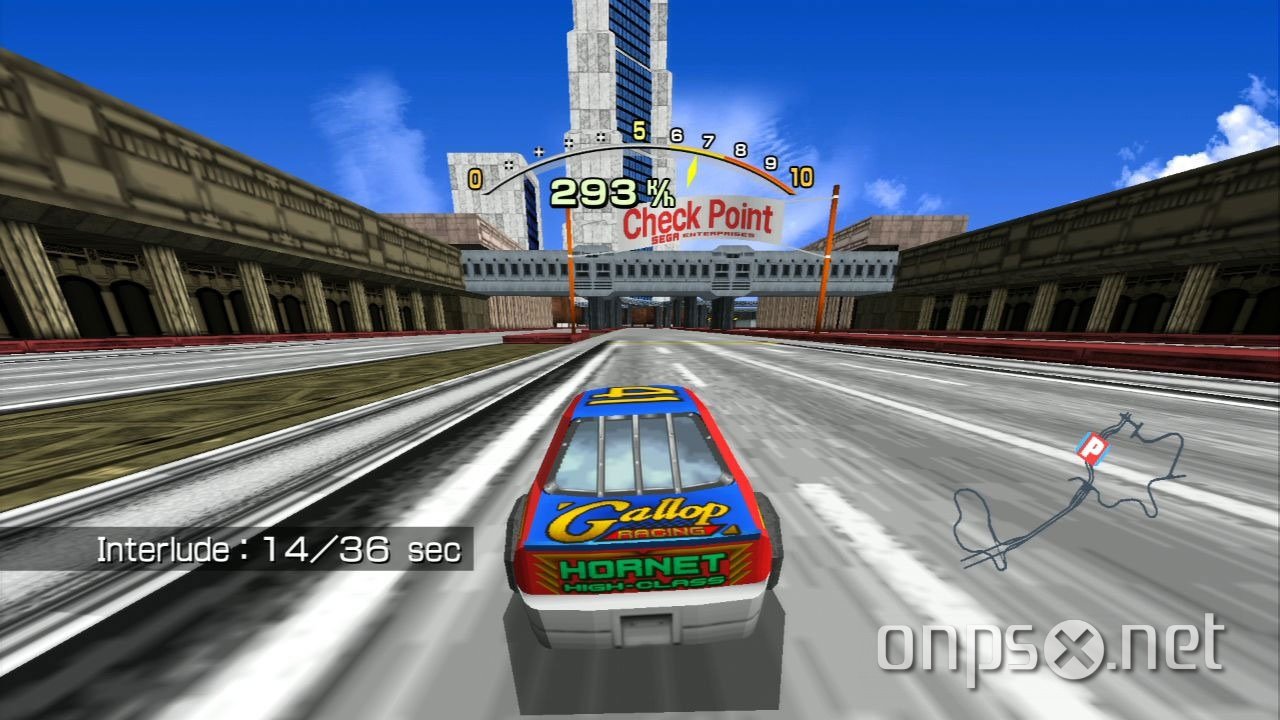Click the yellow 5 on the tachometer
This screenshot has height=720, width=1280.
click(x=639, y=130)
